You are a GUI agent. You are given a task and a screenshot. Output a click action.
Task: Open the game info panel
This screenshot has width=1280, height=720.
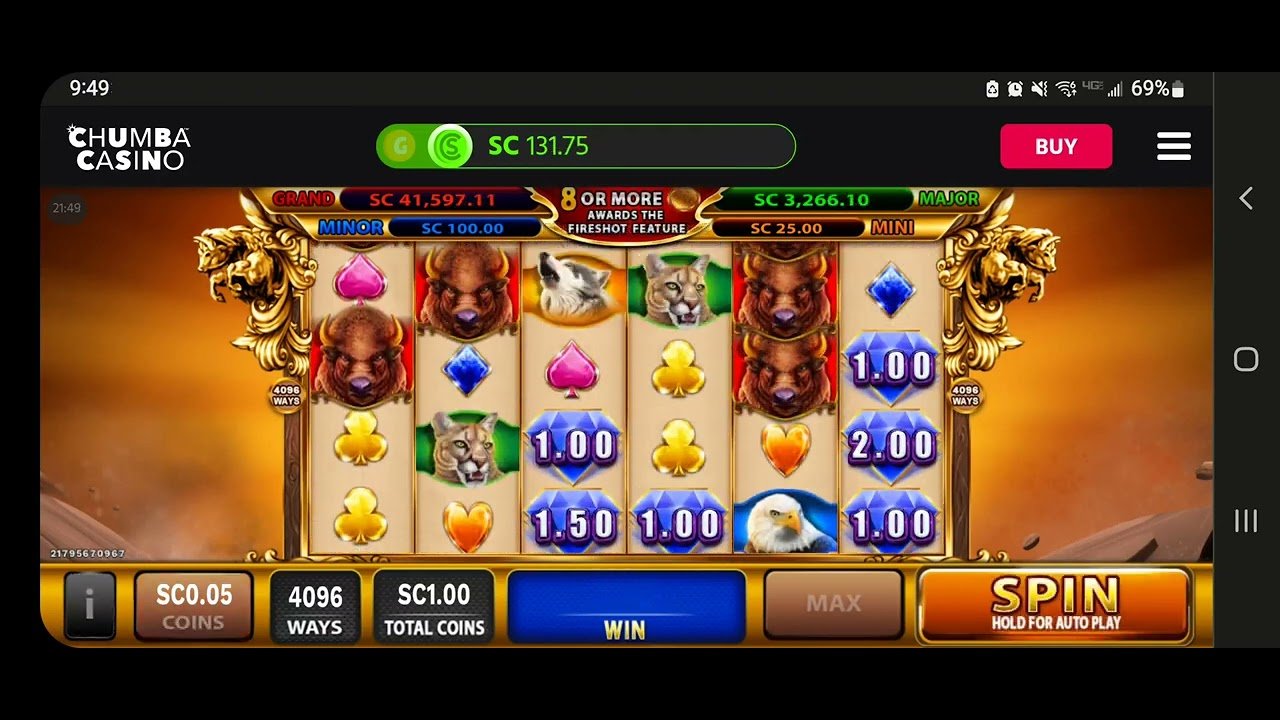coord(90,604)
